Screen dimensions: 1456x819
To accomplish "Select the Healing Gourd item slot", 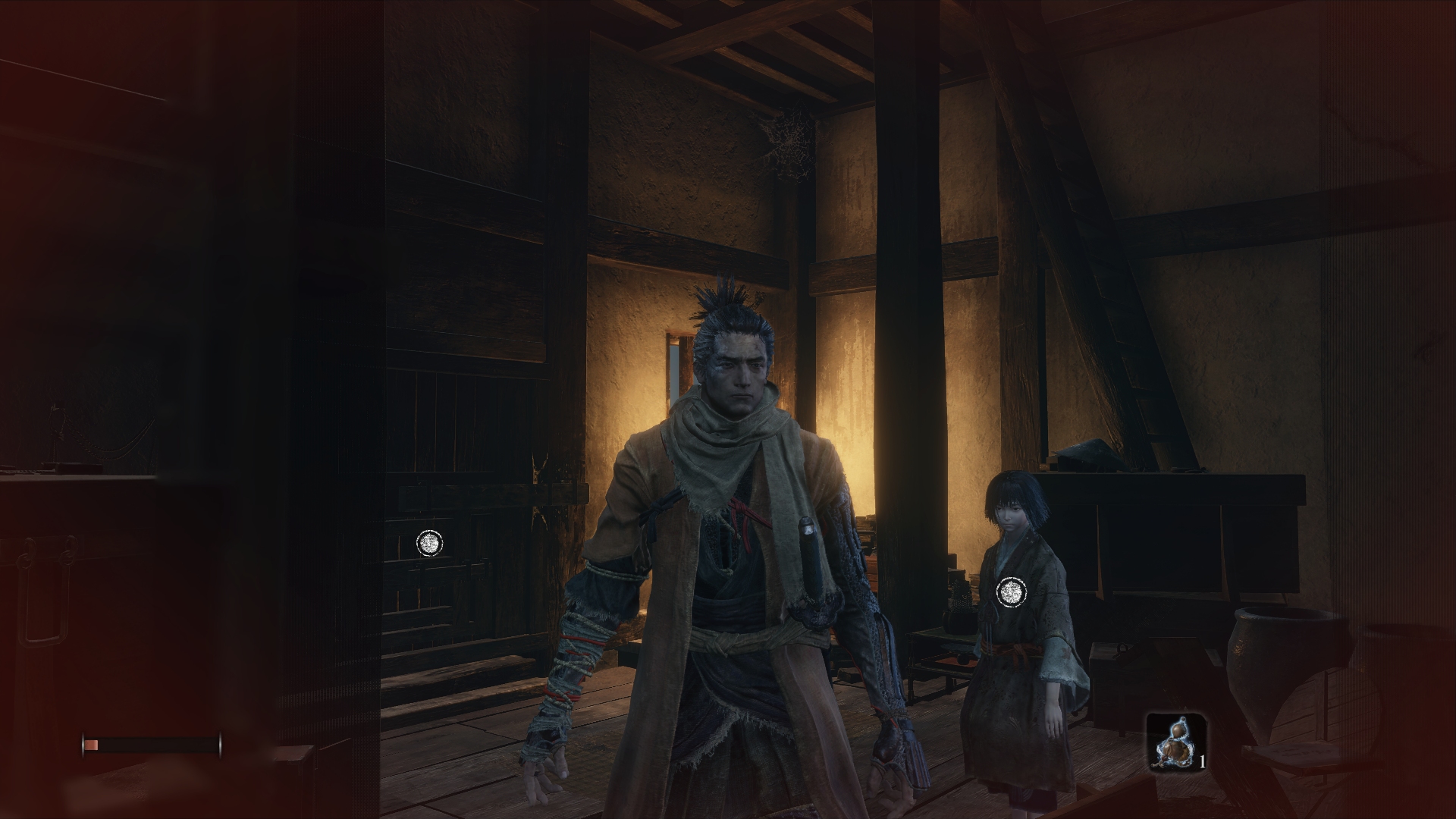I will pos(1175,740).
